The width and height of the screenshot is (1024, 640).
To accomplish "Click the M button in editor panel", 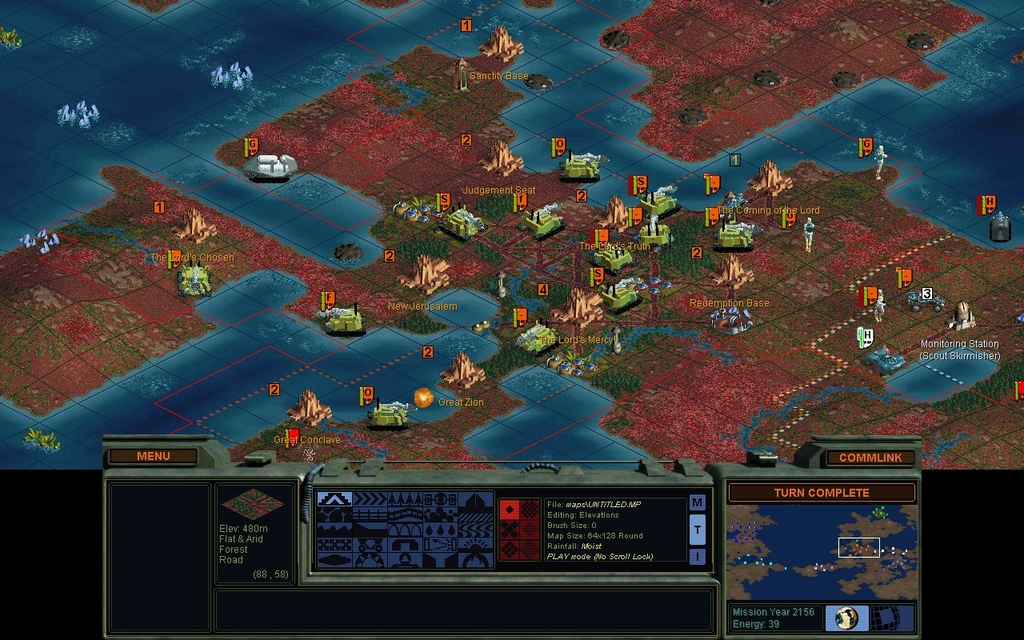I will (x=697, y=502).
